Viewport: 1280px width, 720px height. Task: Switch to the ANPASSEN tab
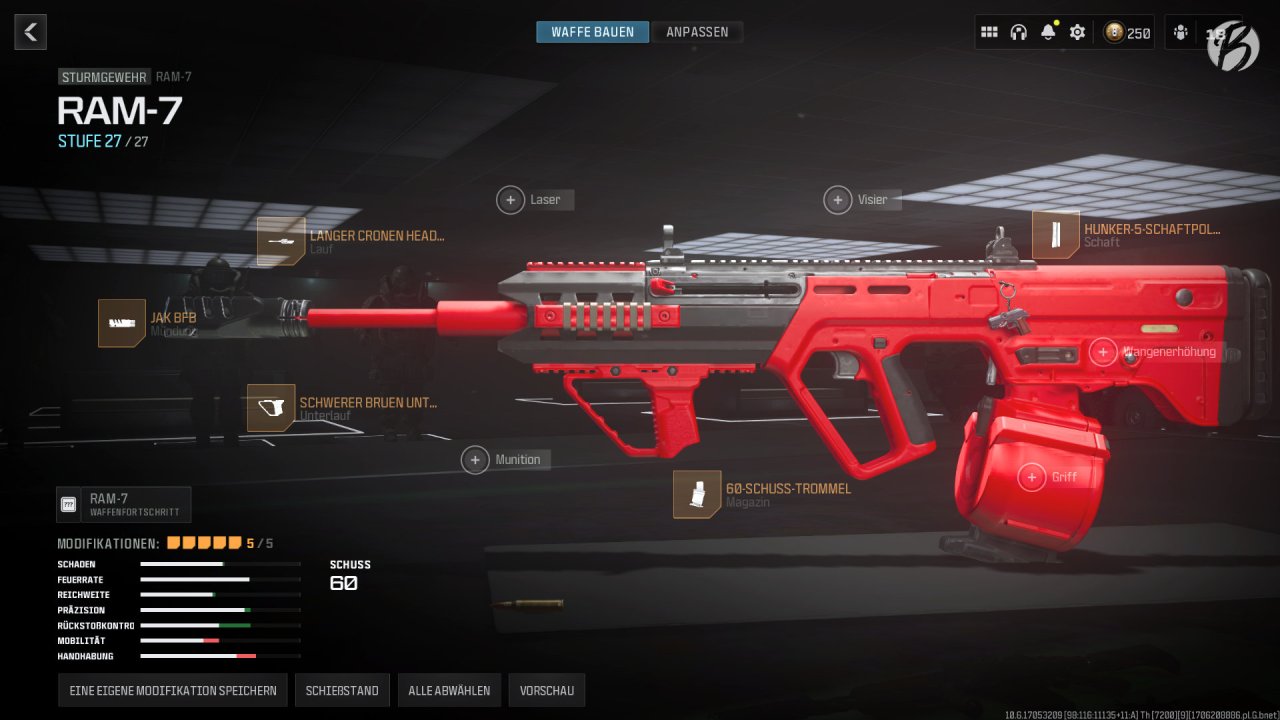click(697, 31)
